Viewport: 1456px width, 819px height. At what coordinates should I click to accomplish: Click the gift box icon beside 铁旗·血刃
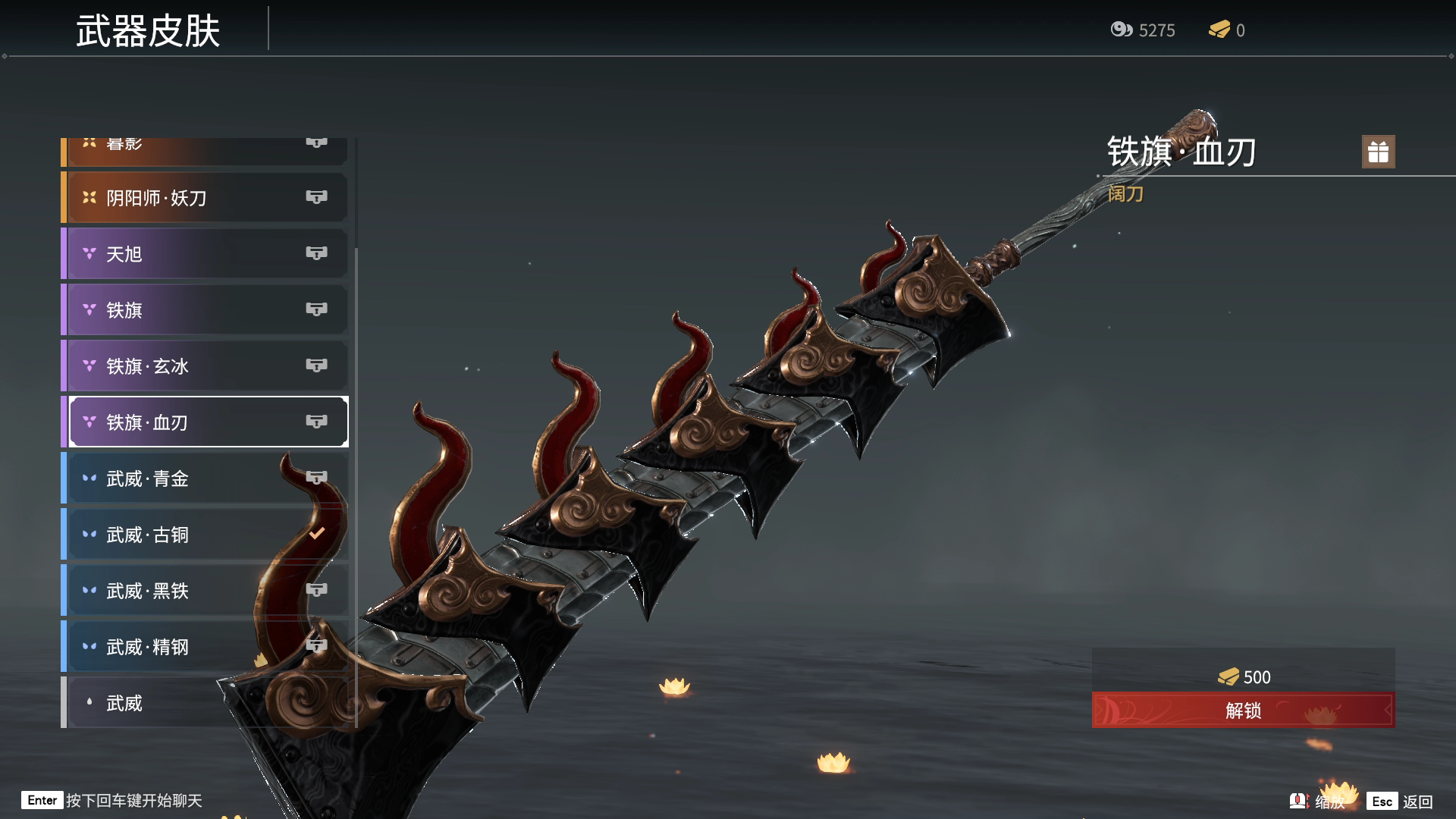click(x=1378, y=152)
